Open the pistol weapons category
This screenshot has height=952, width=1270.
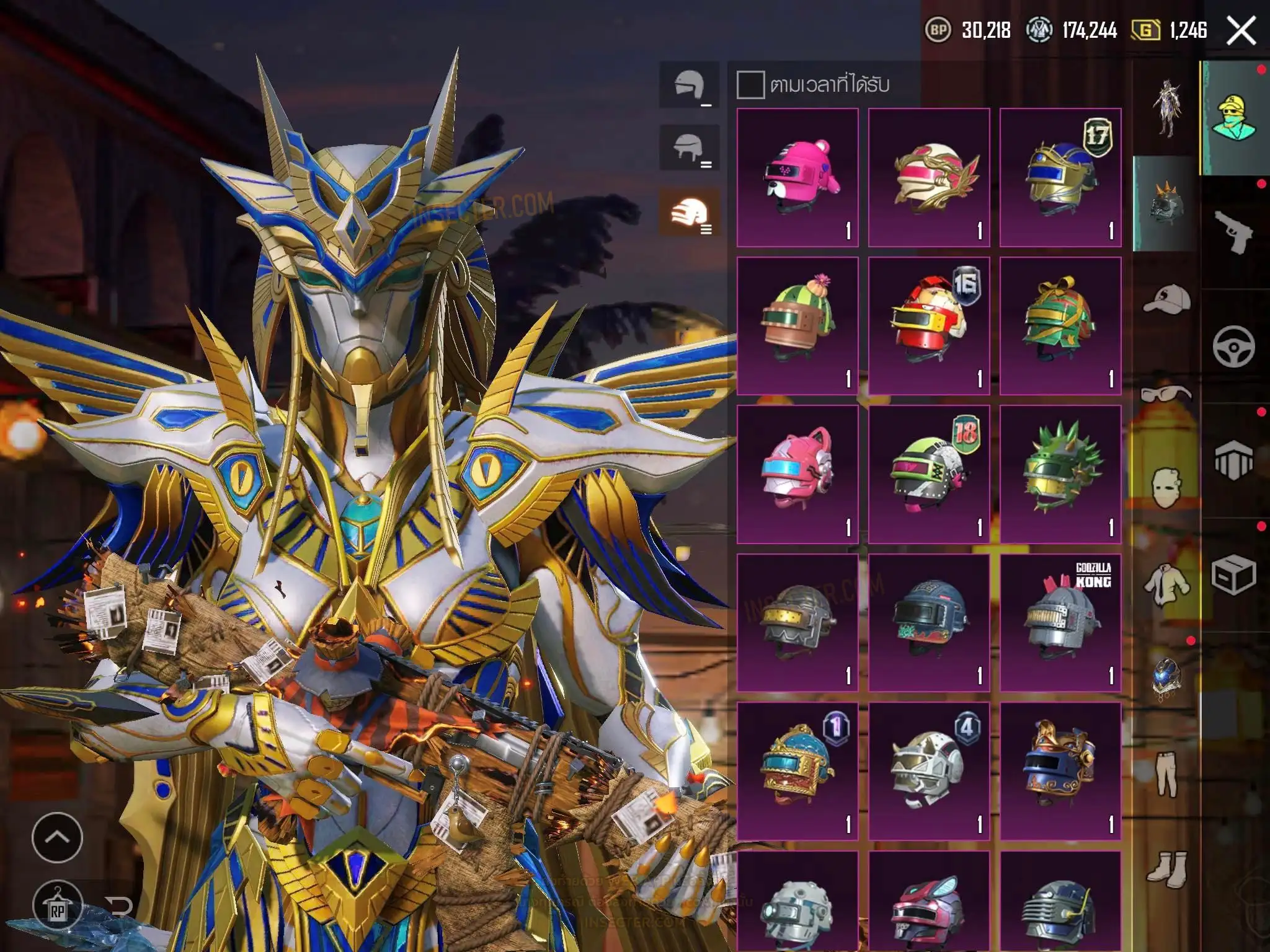tap(1233, 231)
